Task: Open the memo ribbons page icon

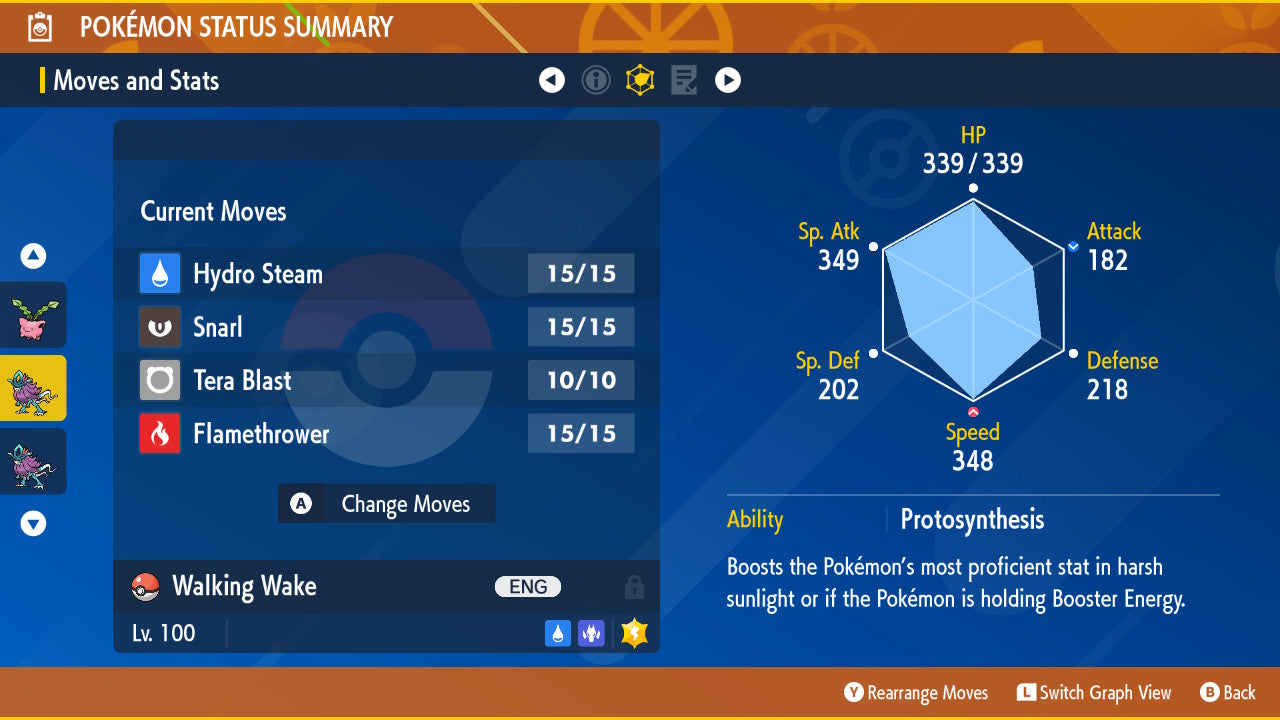Action: coord(684,80)
